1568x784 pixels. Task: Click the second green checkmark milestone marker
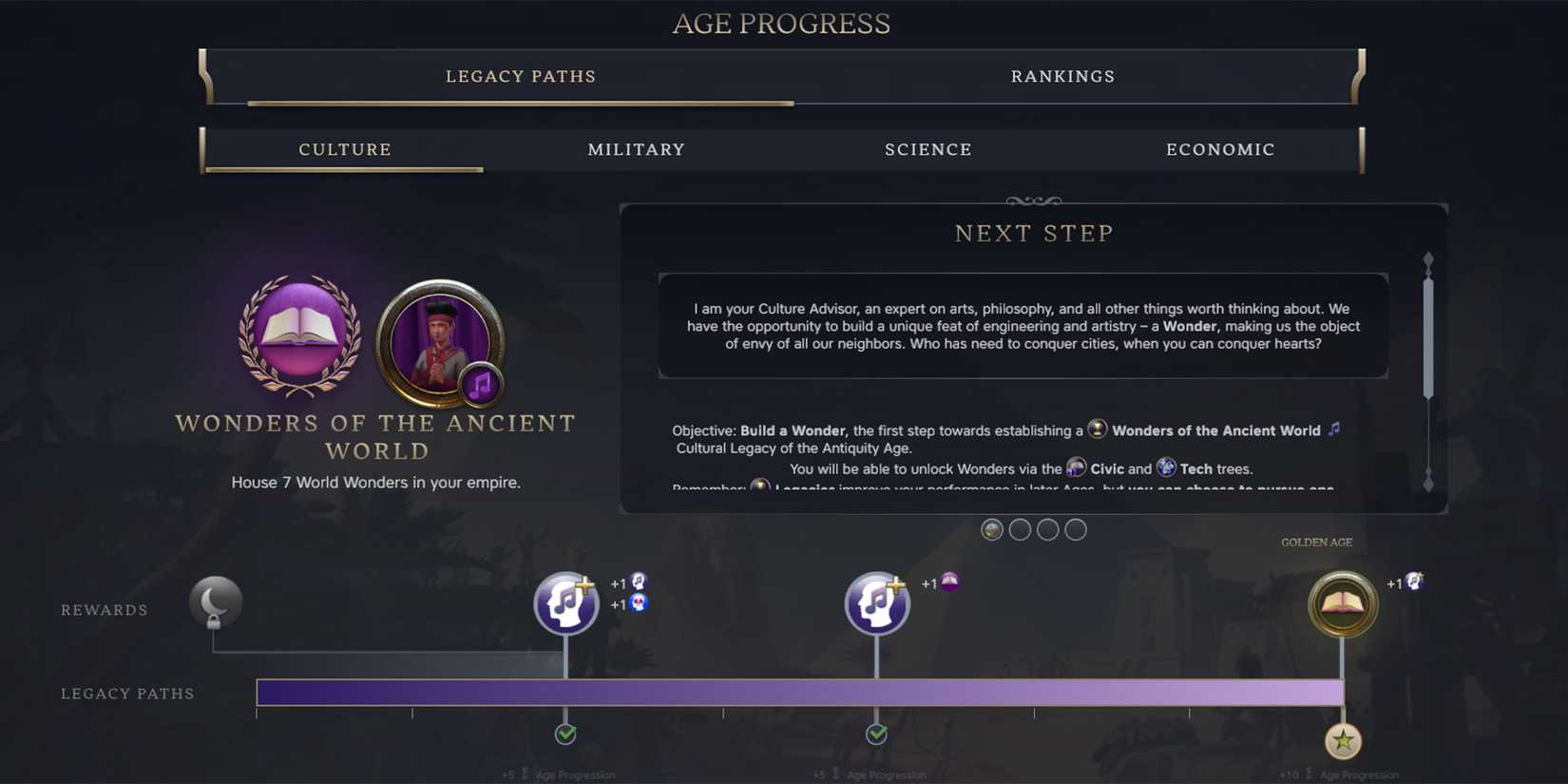[x=876, y=733]
